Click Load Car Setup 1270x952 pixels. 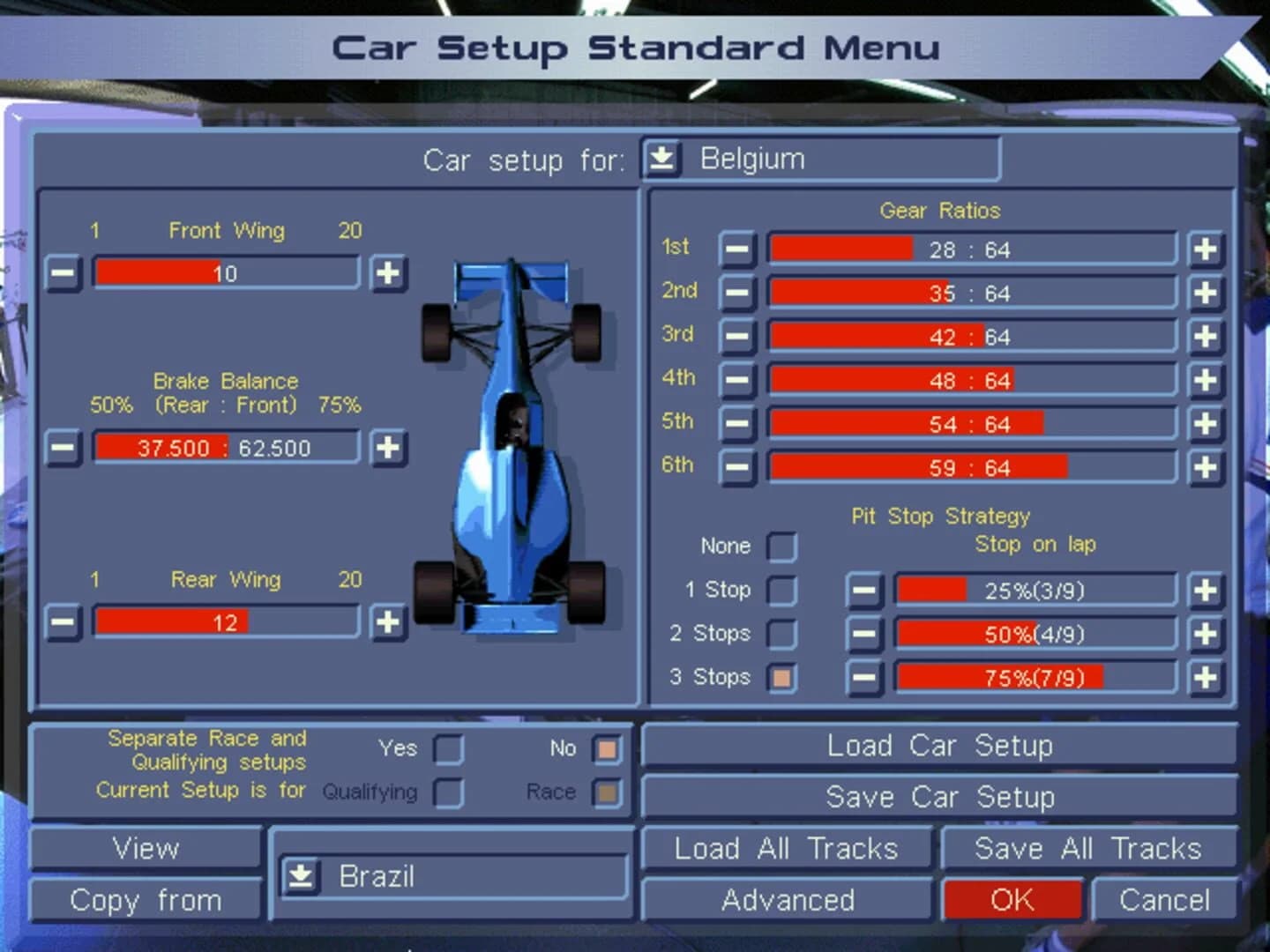click(x=940, y=745)
